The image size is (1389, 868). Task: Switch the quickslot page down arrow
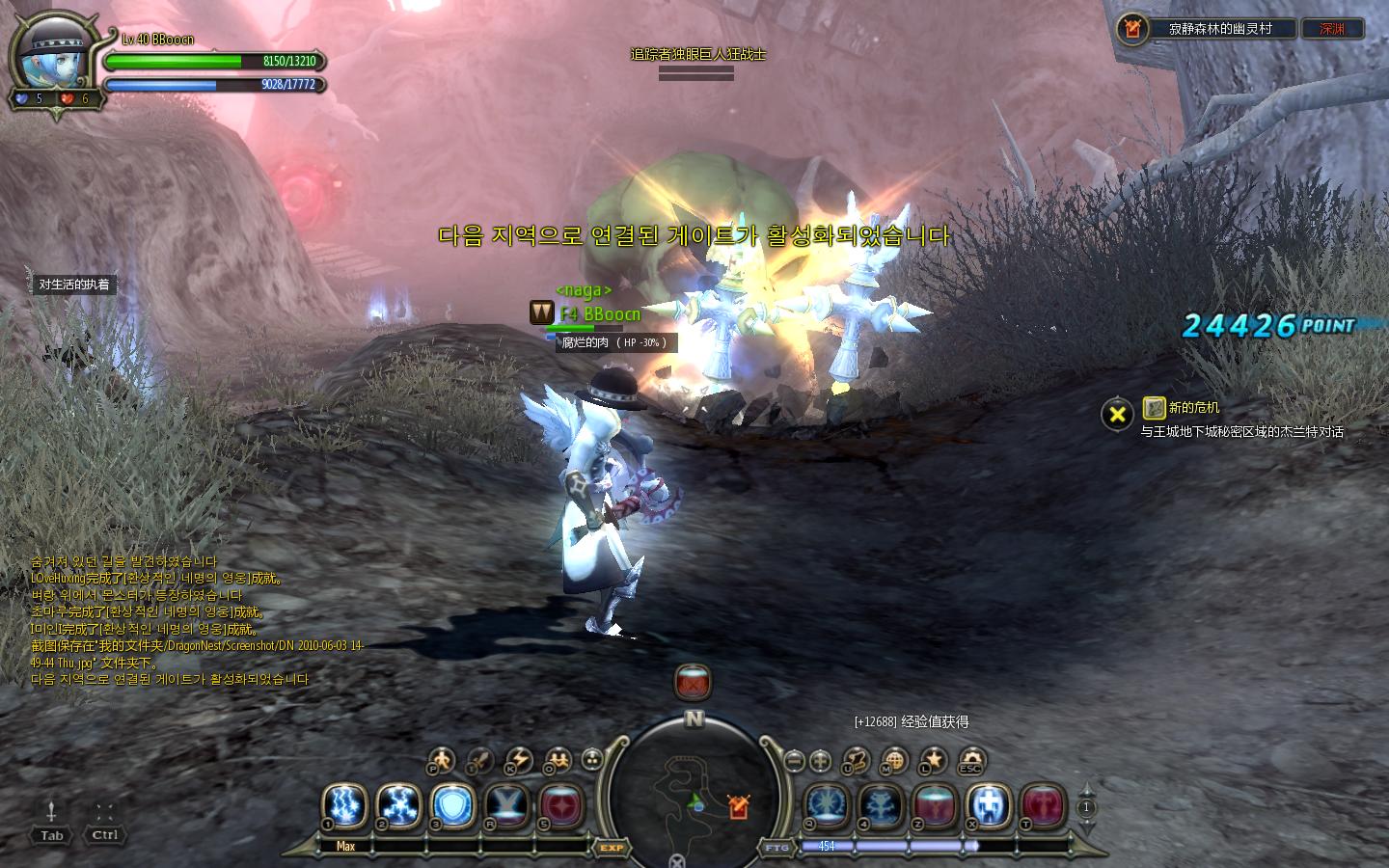coord(1087,828)
